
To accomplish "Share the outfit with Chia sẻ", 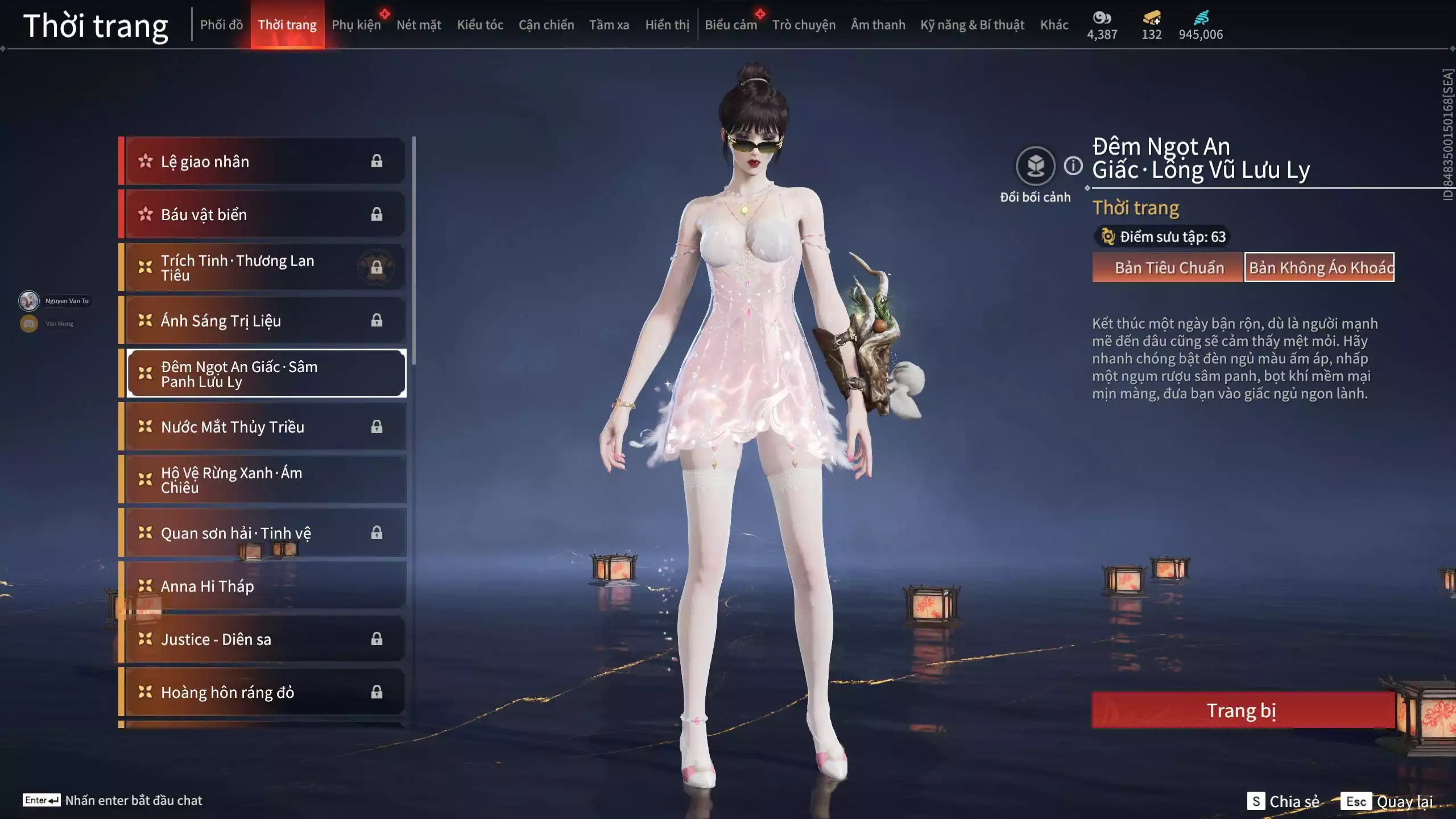I will pyautogui.click(x=1284, y=801).
